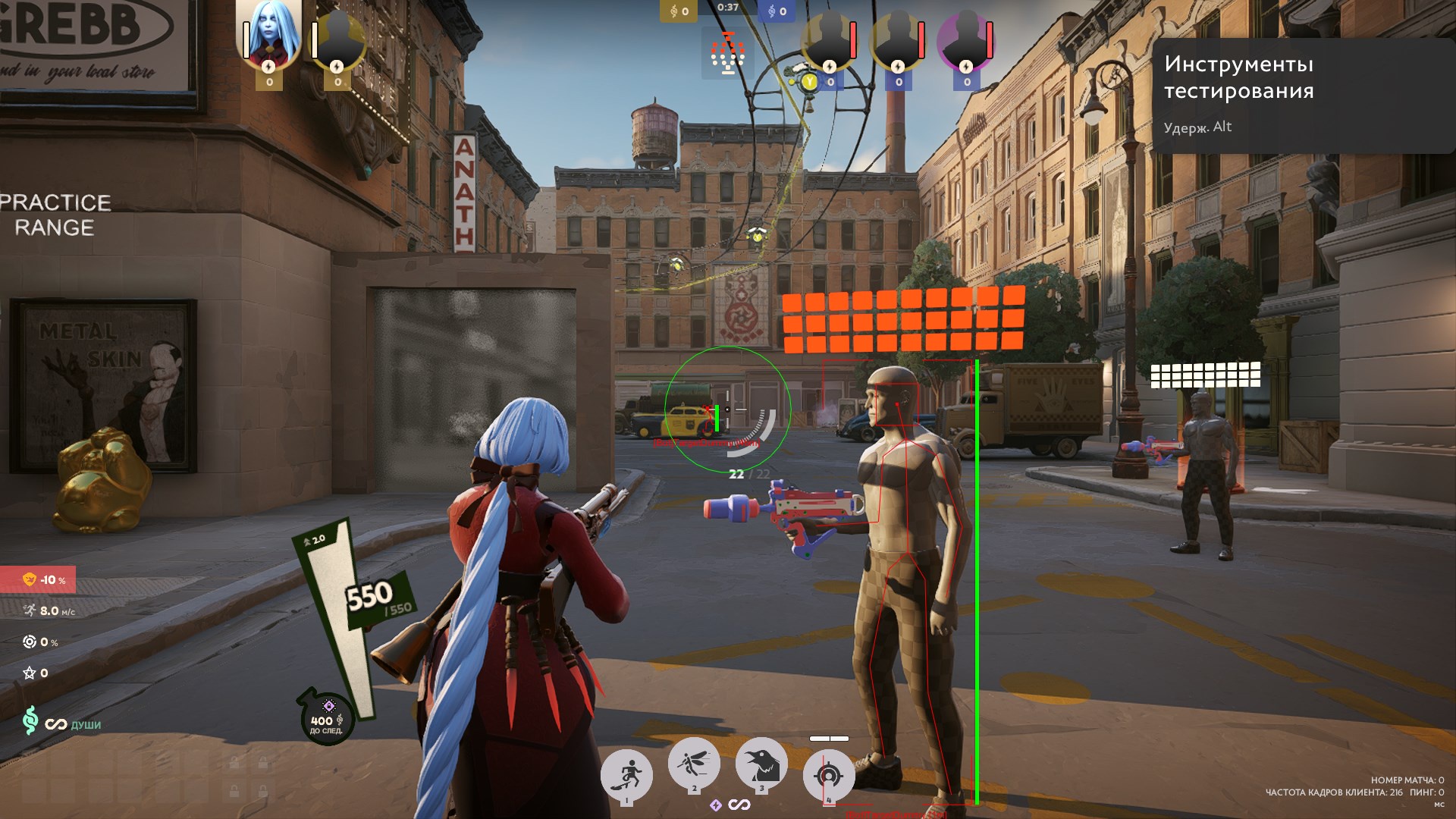Click the purple ability points icon
The width and height of the screenshot is (1456, 819).
point(715,805)
